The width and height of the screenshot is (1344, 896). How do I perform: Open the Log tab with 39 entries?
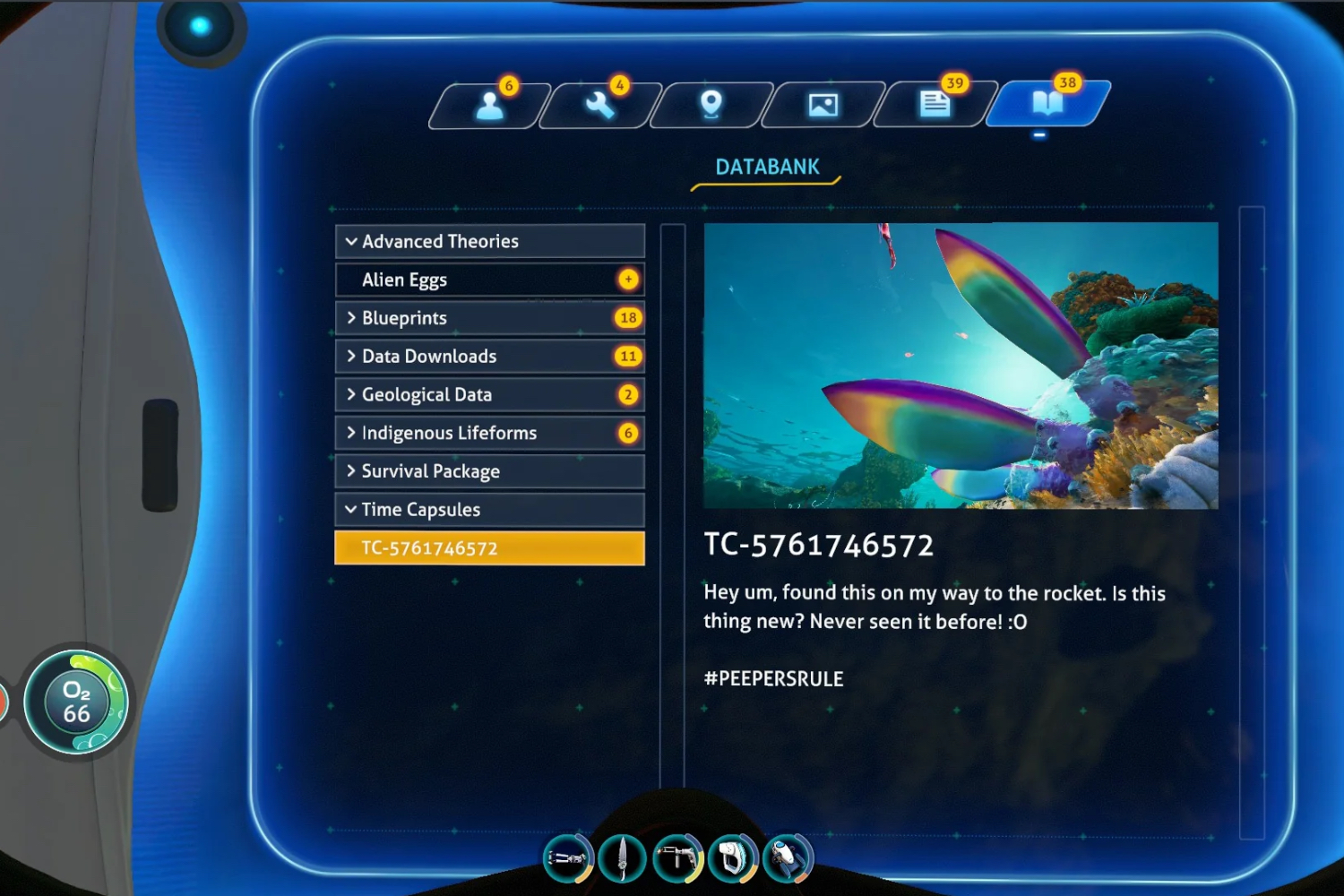point(935,106)
